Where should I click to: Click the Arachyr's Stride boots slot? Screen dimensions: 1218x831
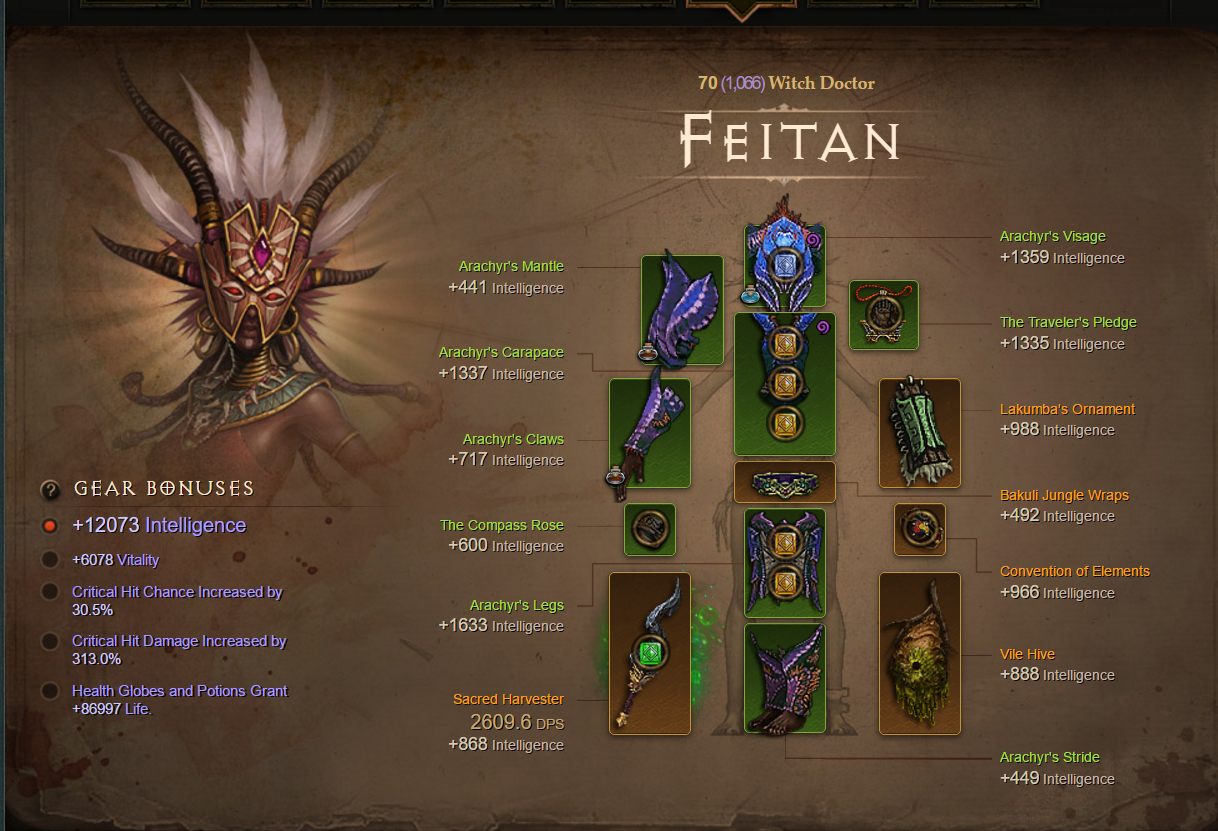pos(785,678)
